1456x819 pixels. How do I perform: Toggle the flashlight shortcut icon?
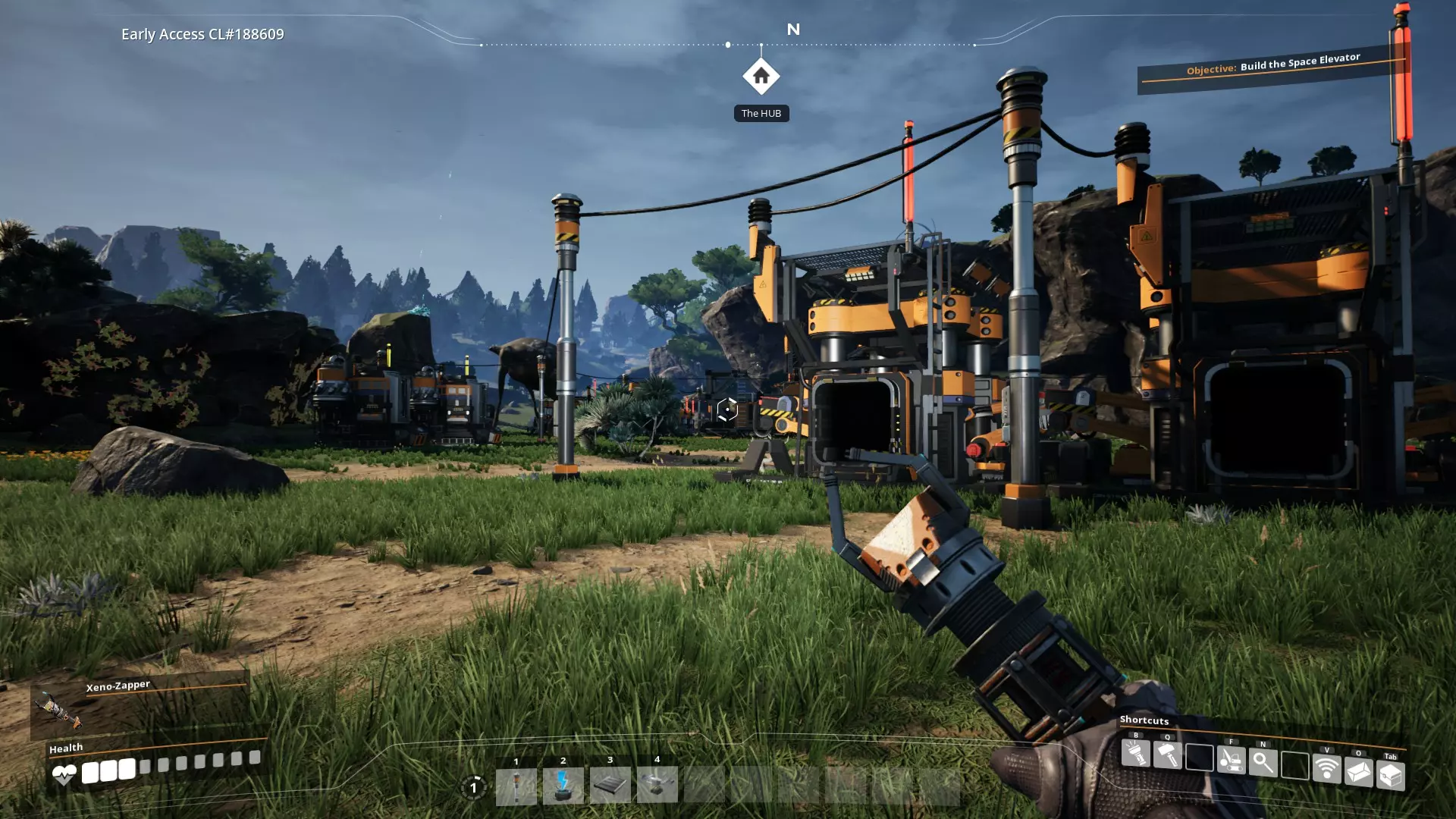click(1135, 753)
